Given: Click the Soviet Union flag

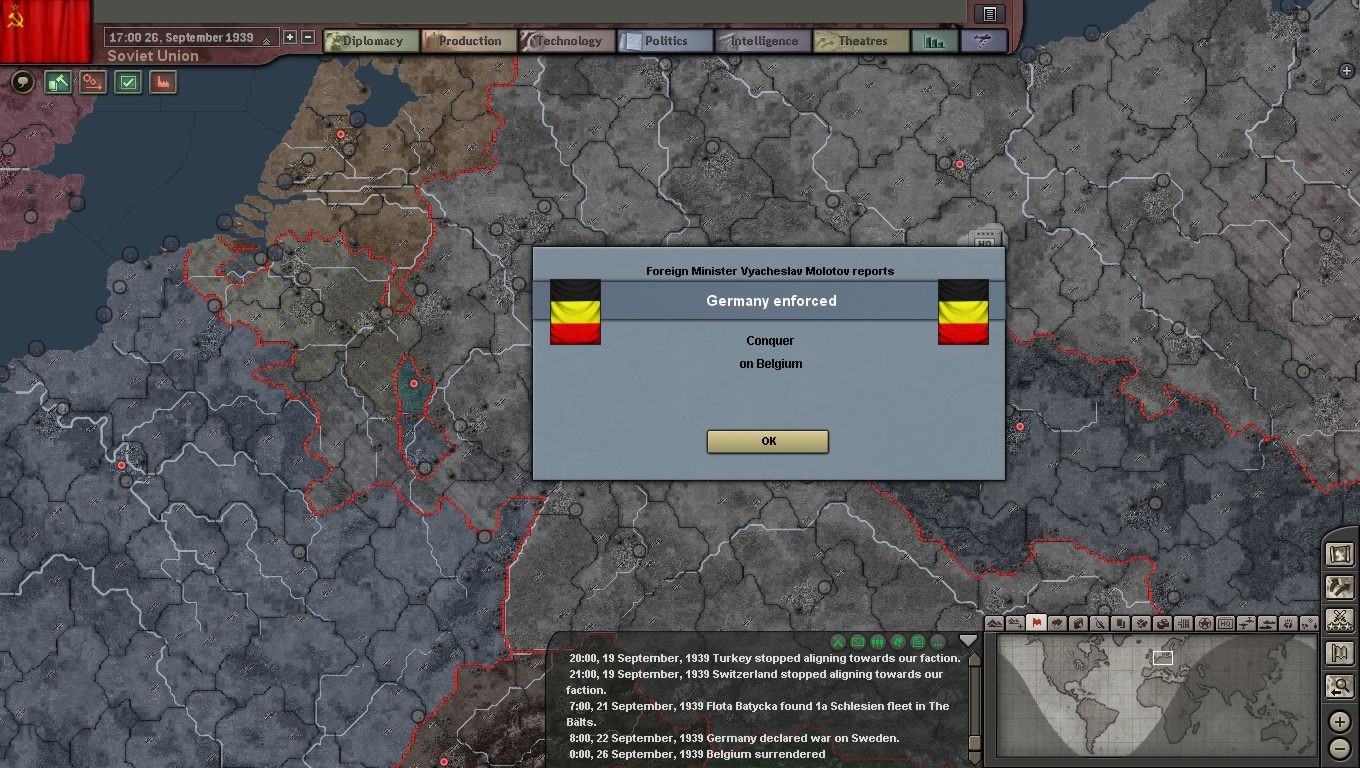Looking at the screenshot, I should pos(45,28).
